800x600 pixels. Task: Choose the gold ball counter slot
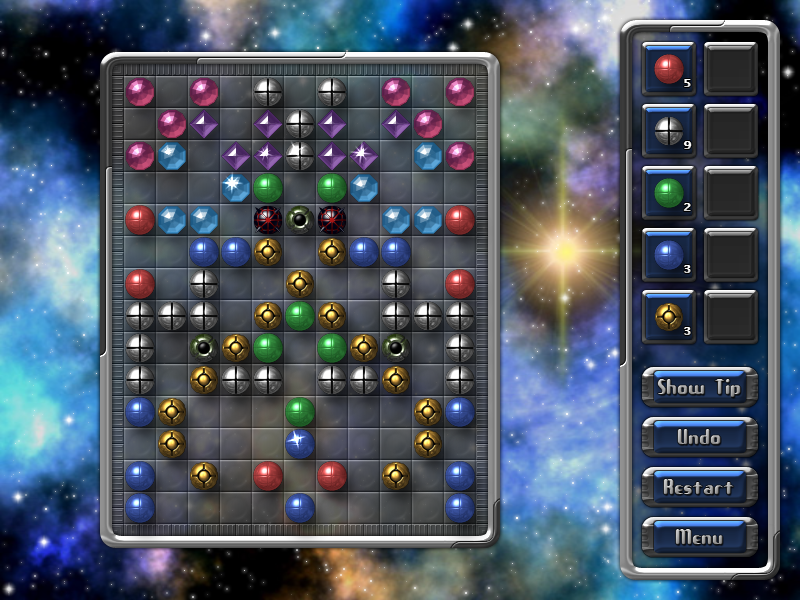coord(668,316)
